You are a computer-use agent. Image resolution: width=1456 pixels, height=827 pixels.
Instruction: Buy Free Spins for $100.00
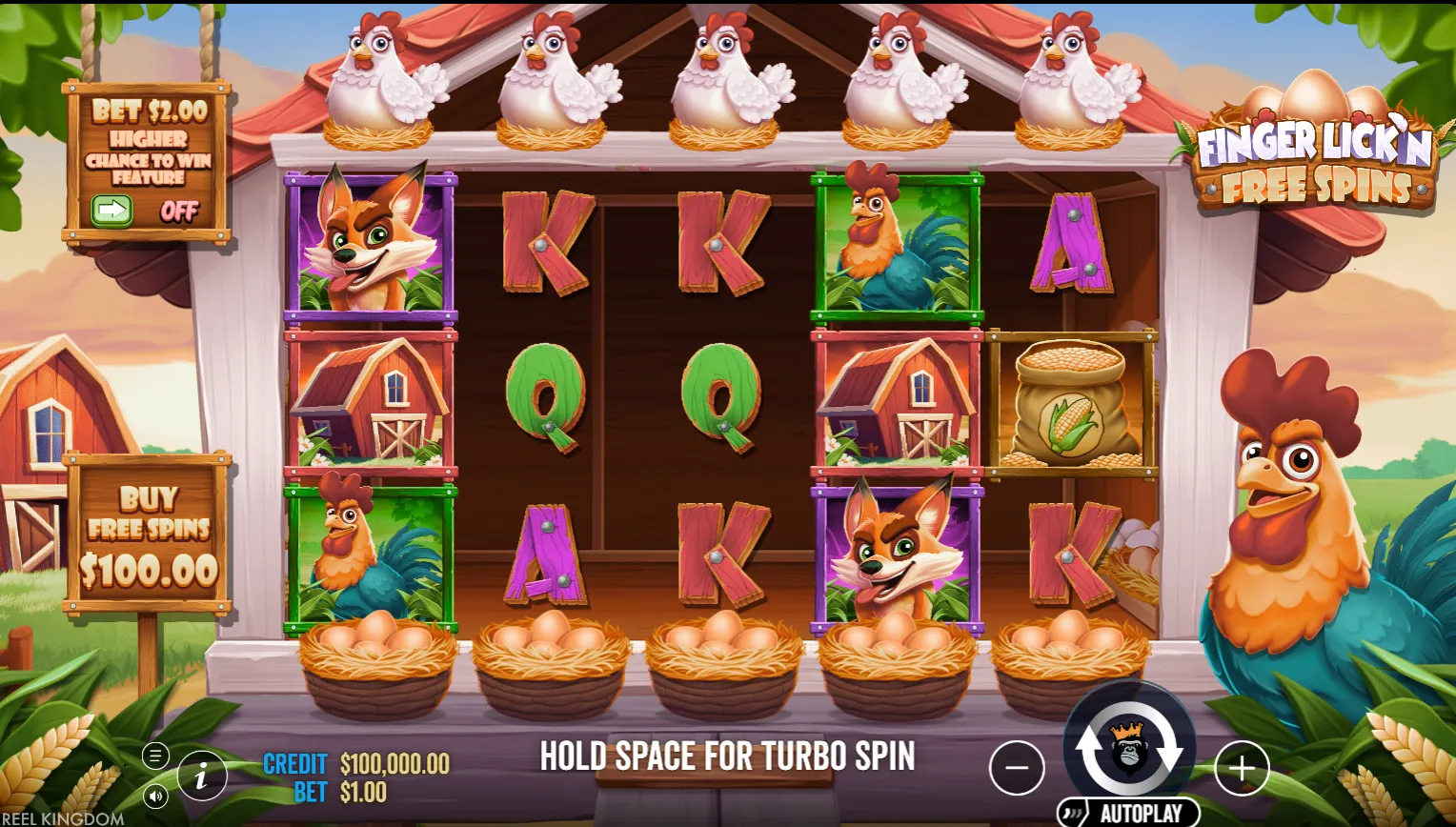point(149,535)
